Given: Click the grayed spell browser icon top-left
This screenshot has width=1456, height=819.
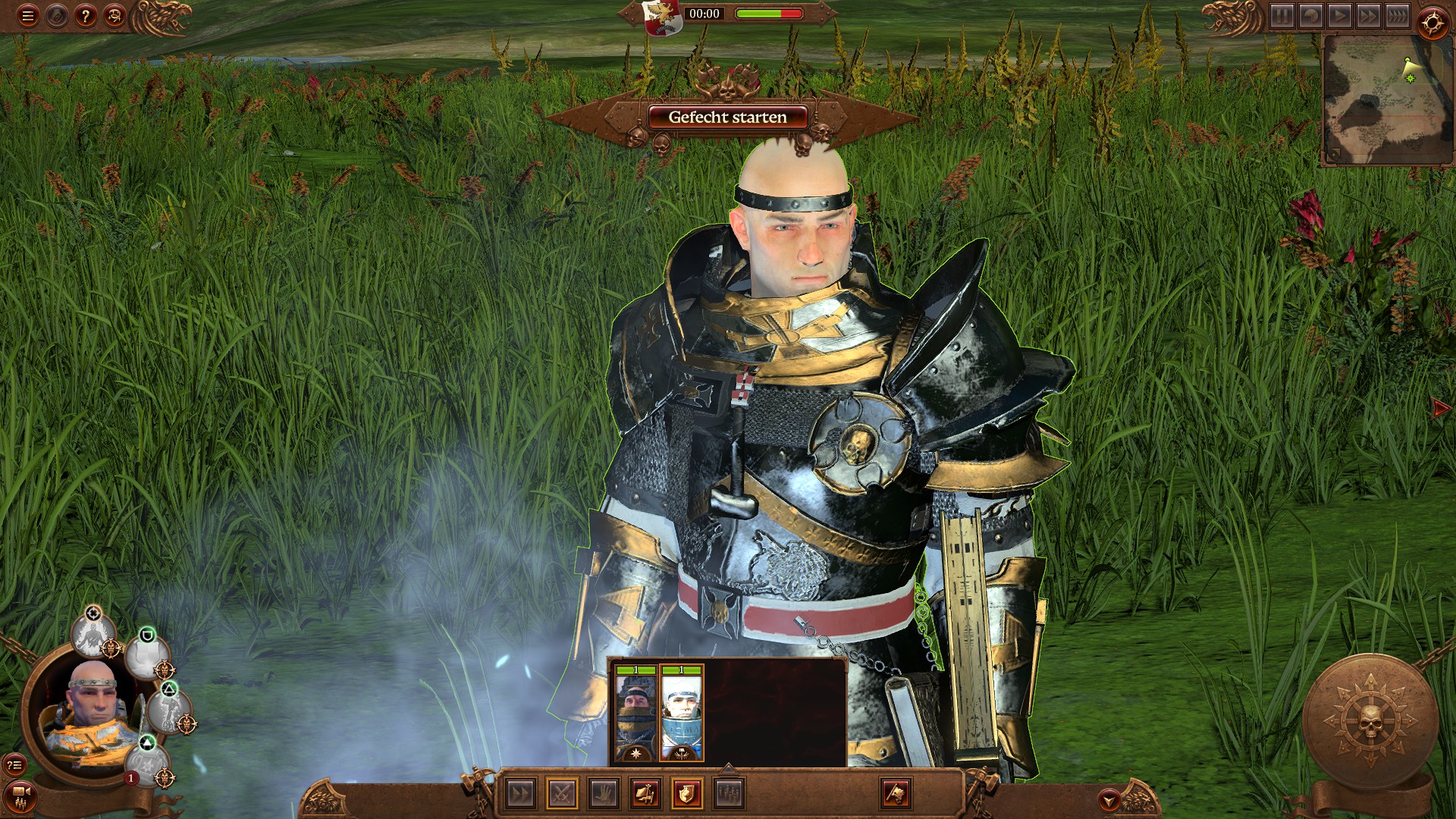Looking at the screenshot, I should [55, 14].
